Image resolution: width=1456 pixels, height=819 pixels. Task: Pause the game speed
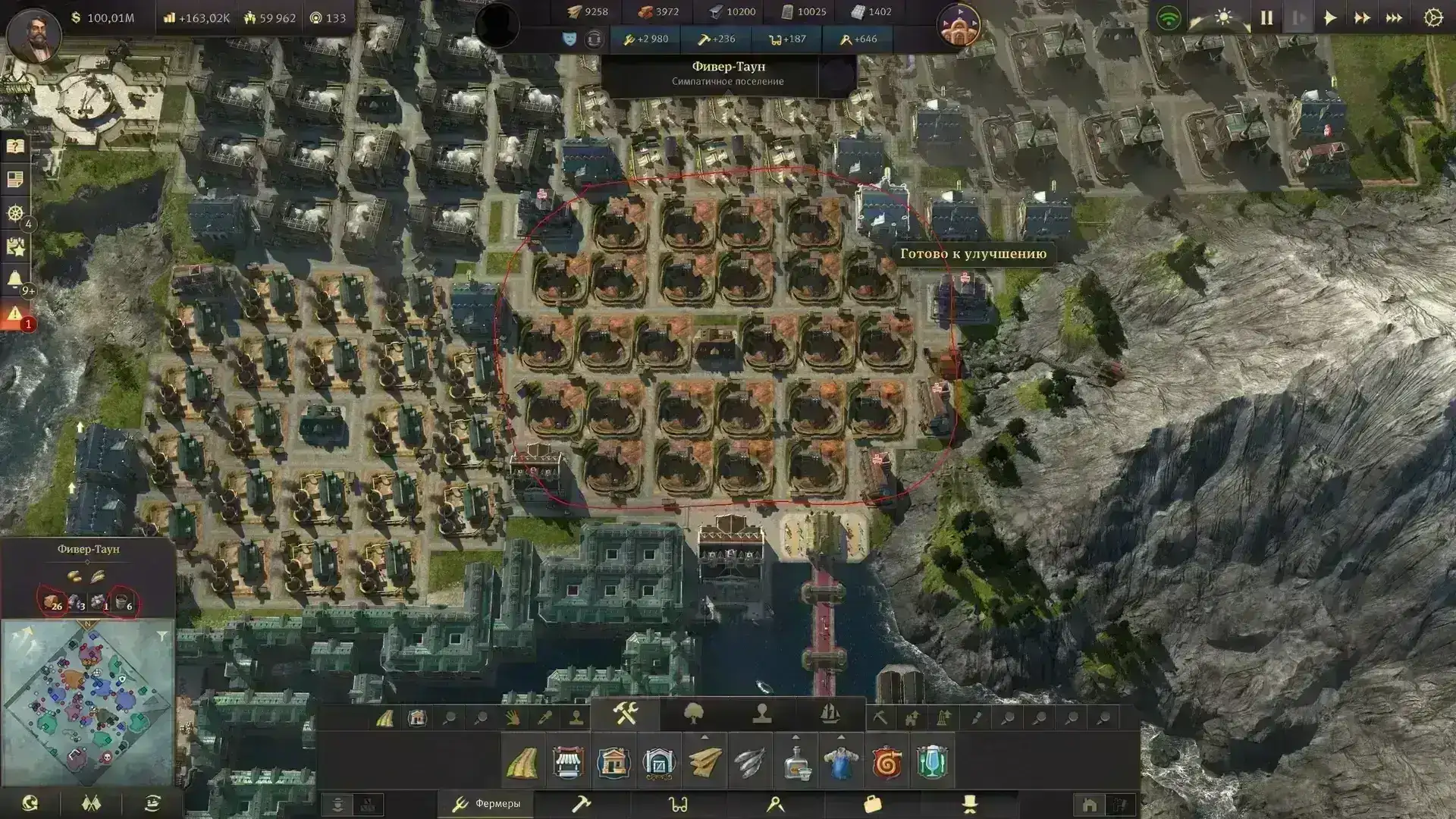point(1266,18)
